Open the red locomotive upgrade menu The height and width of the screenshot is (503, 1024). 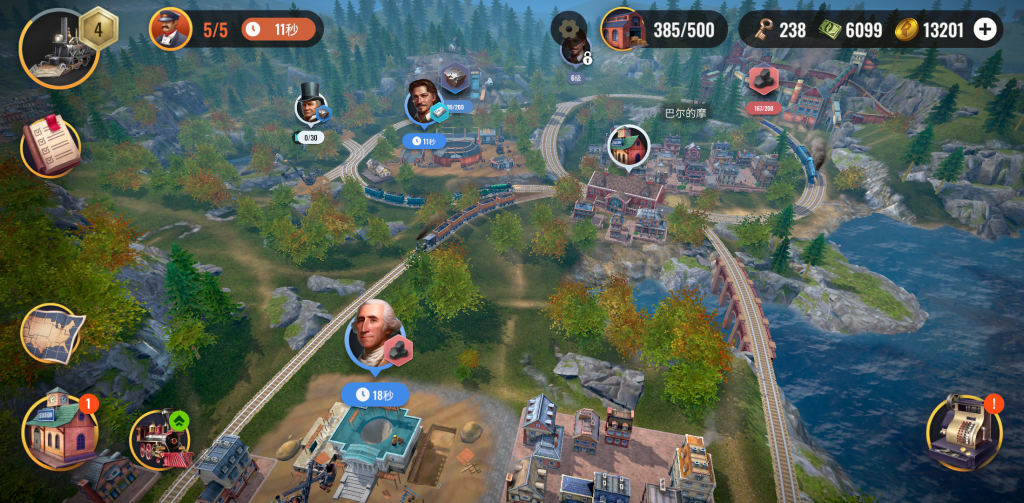160,439
